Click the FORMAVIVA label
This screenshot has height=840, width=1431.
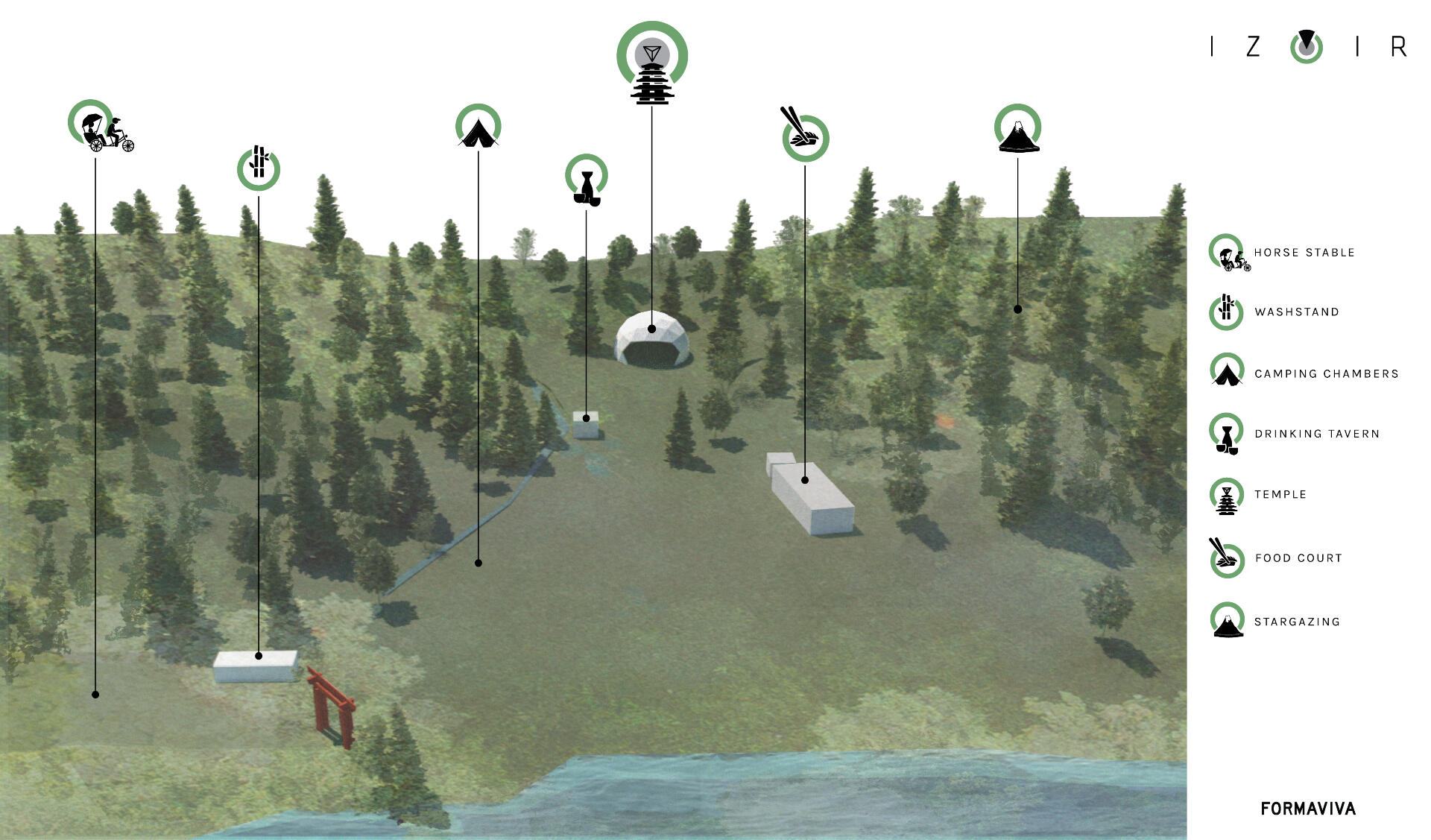(x=1308, y=809)
